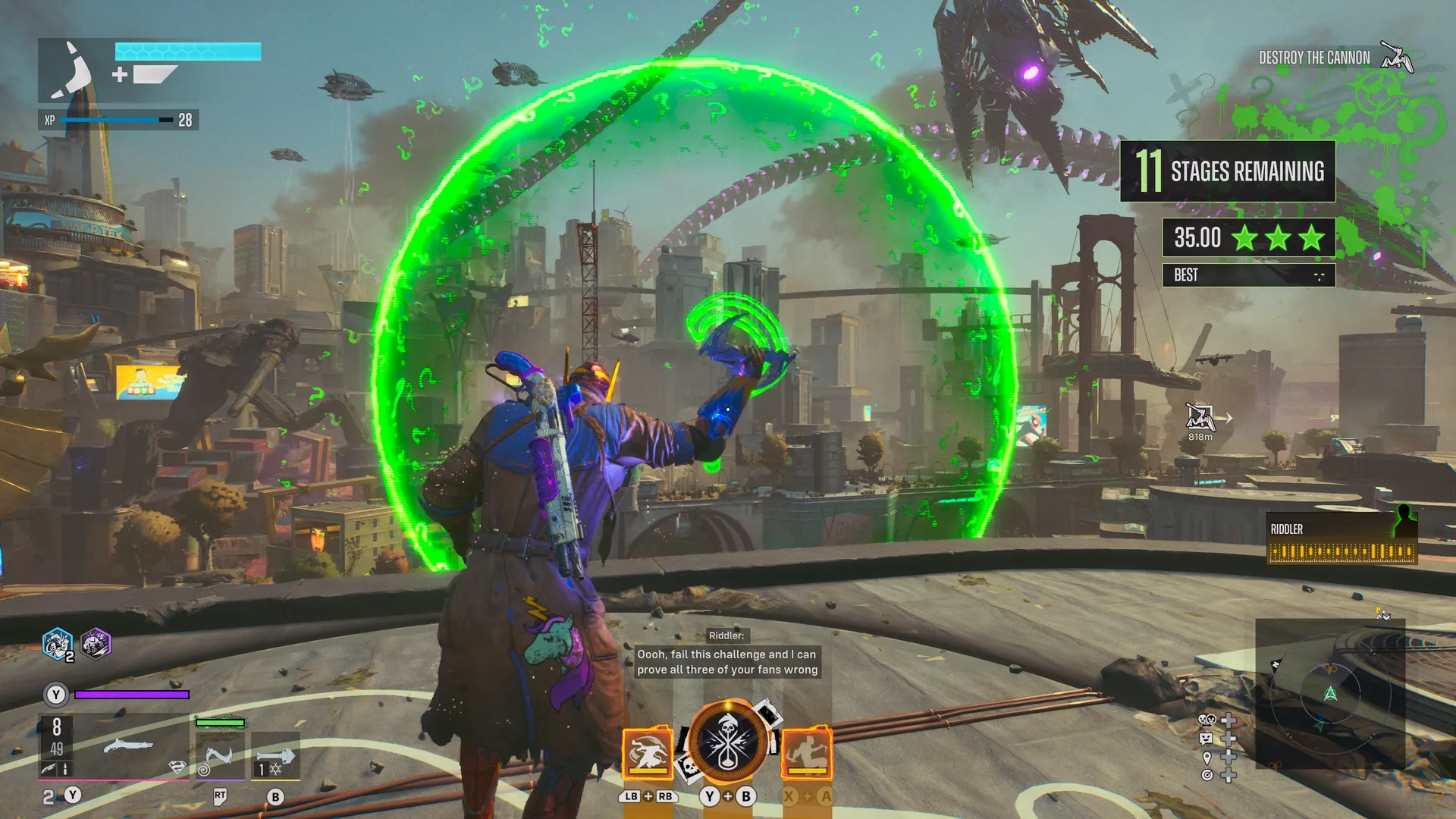Click the blue hexagon buff icon

click(x=58, y=645)
